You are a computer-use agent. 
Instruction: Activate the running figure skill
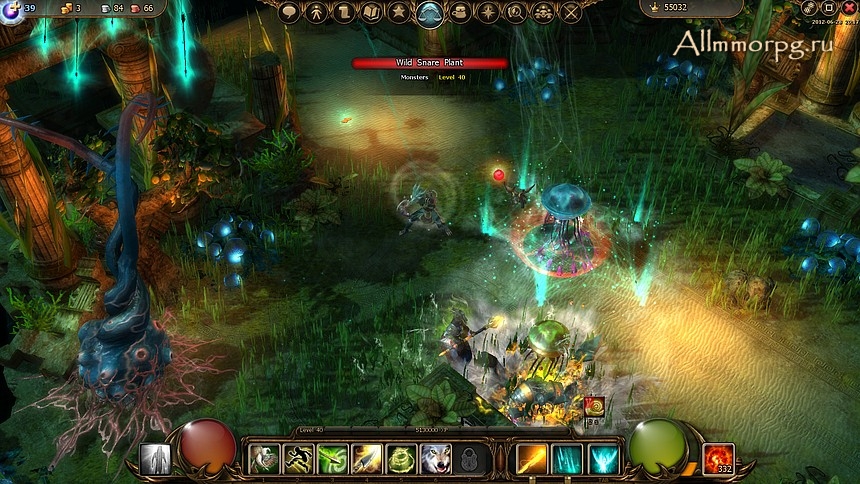298,459
